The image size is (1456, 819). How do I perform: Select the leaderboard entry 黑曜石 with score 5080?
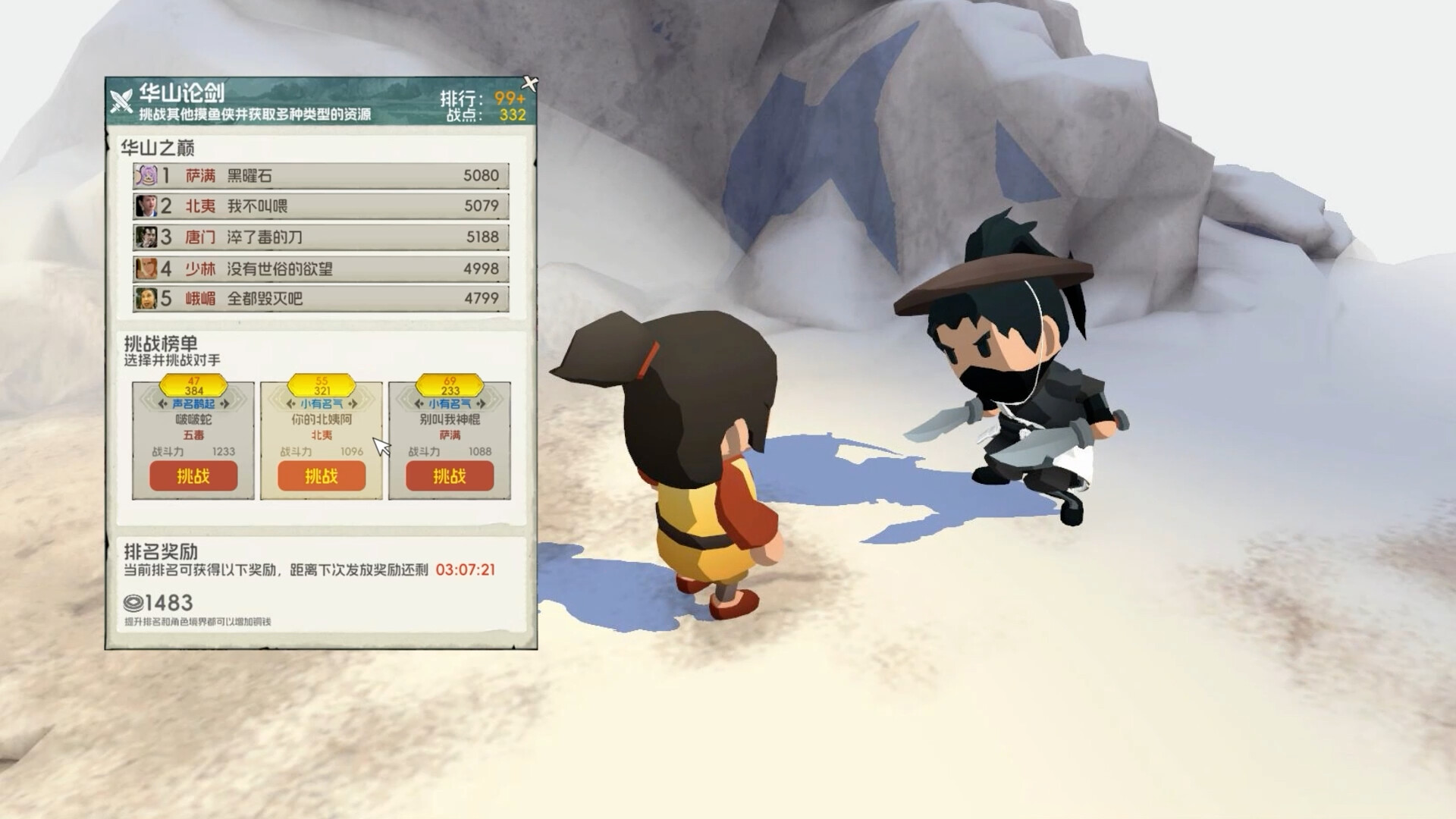(x=318, y=176)
